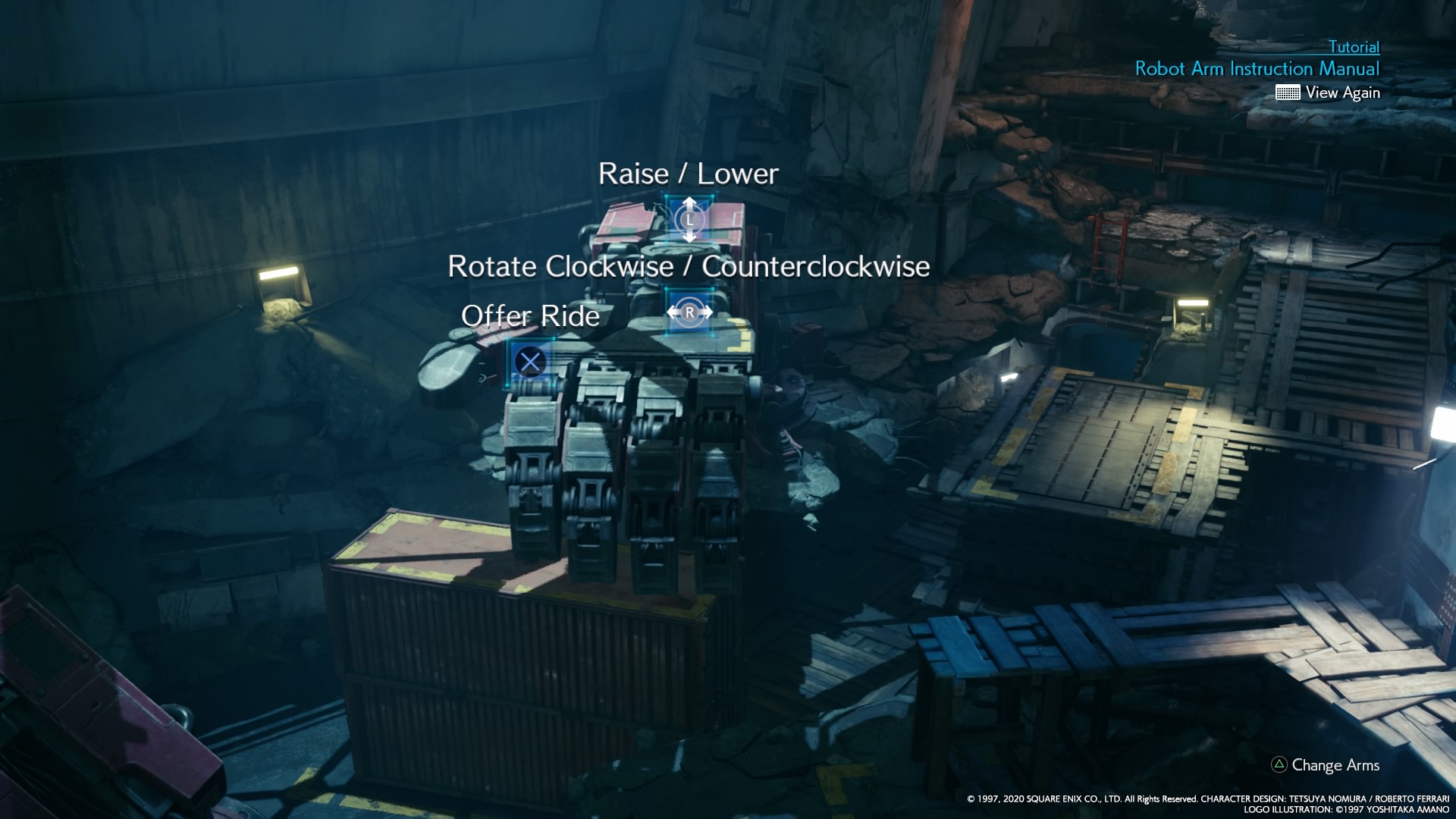The width and height of the screenshot is (1456, 819).
Task: Click the right arrow beside the R stick icon
Action: (709, 310)
